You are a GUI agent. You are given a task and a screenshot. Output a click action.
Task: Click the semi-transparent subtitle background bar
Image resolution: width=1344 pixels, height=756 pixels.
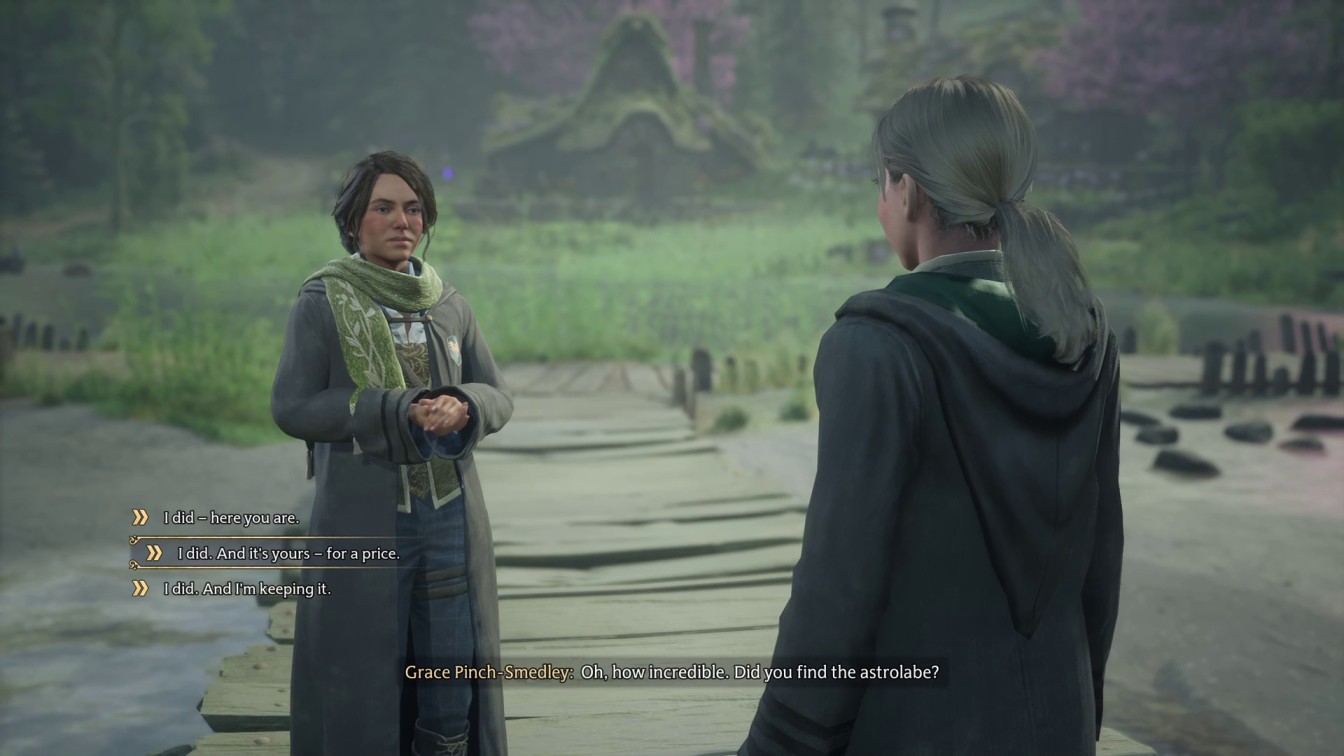tap(672, 672)
